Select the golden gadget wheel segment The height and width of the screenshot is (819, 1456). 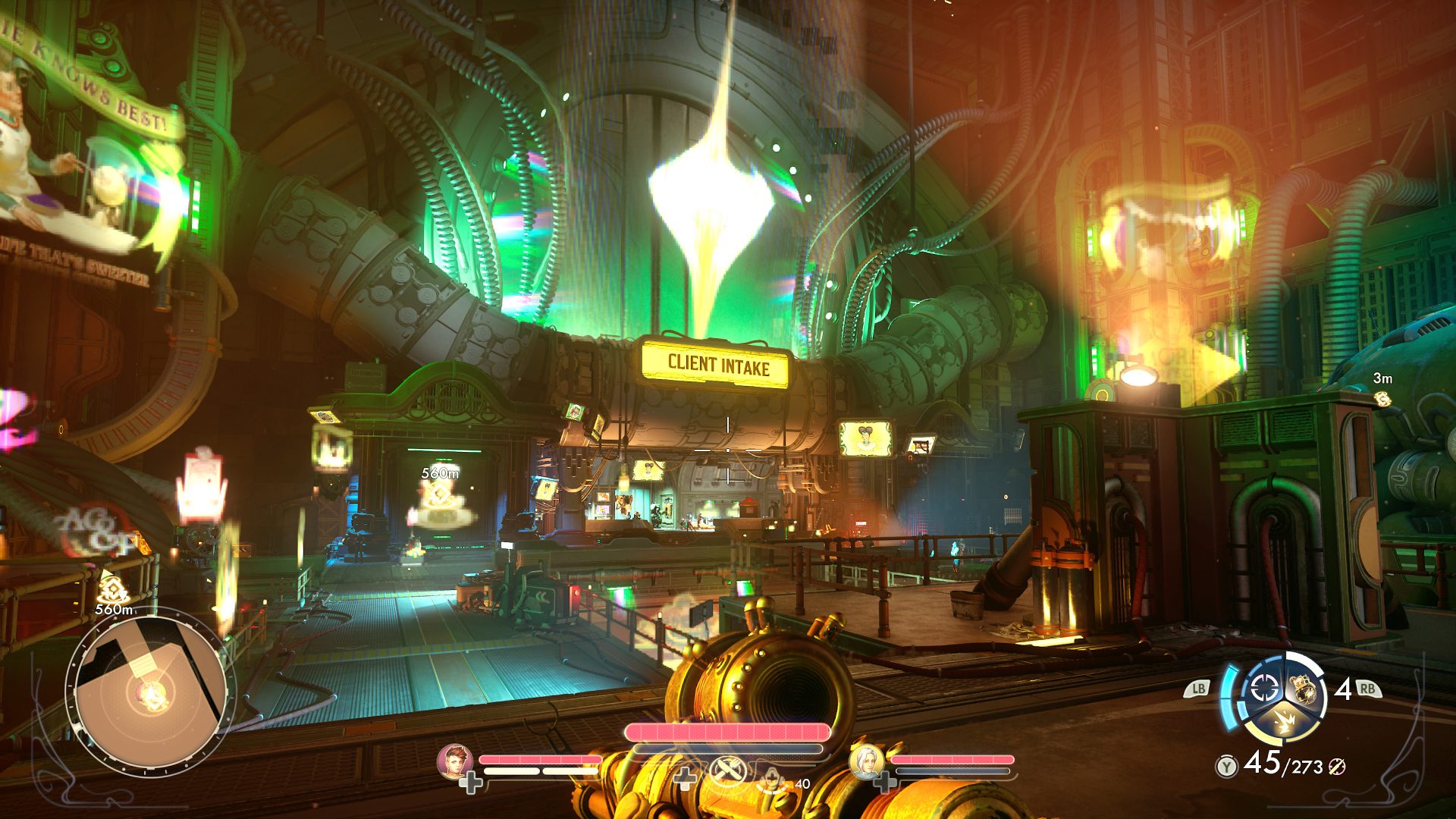coord(1304,690)
